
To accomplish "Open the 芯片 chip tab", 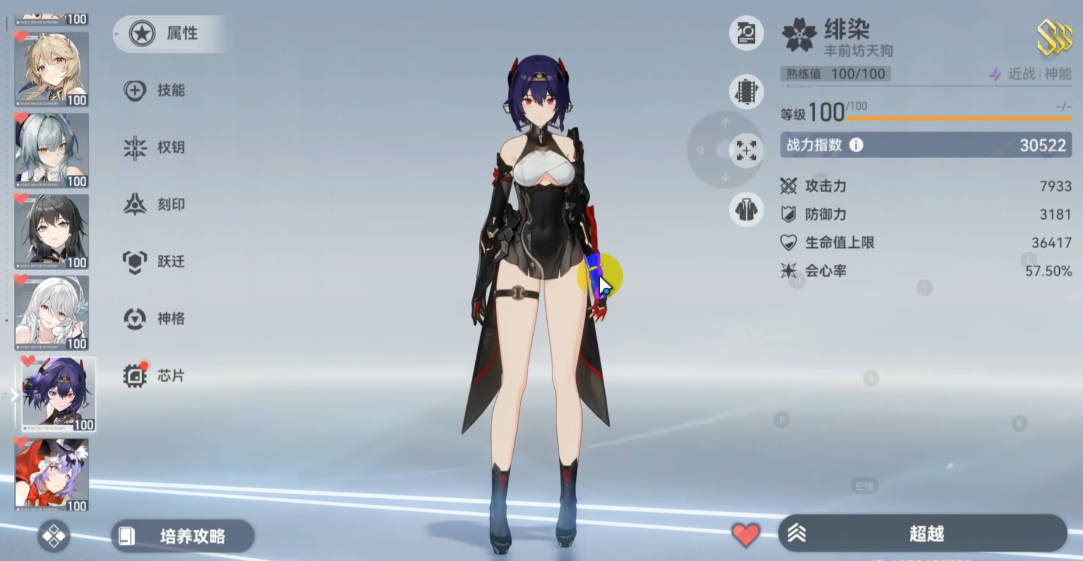I will (158, 376).
